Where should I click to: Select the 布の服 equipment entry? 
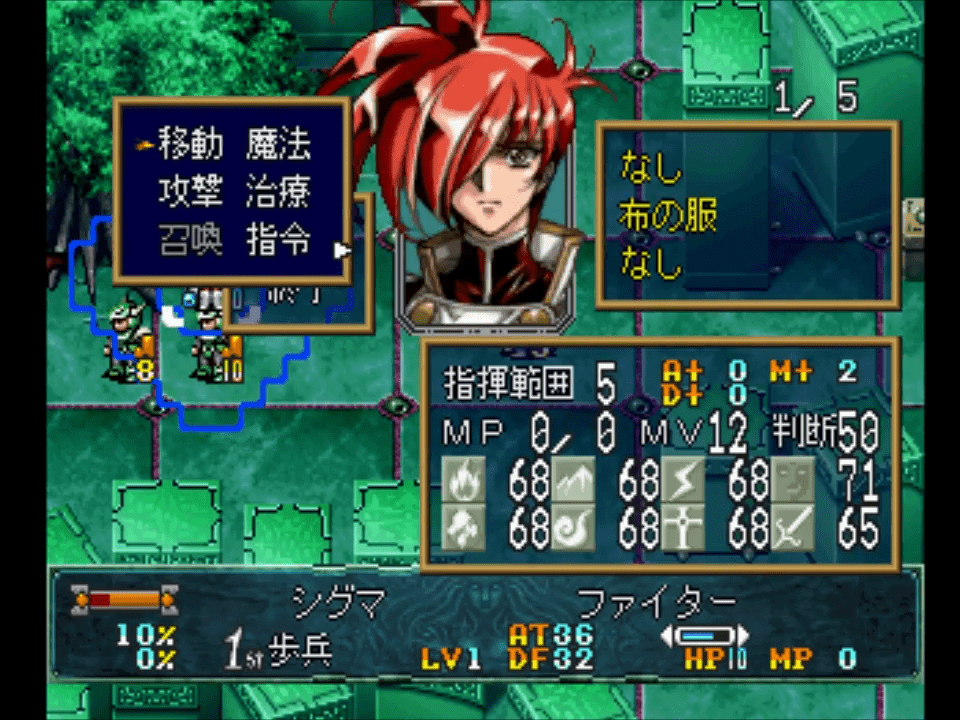(x=668, y=215)
